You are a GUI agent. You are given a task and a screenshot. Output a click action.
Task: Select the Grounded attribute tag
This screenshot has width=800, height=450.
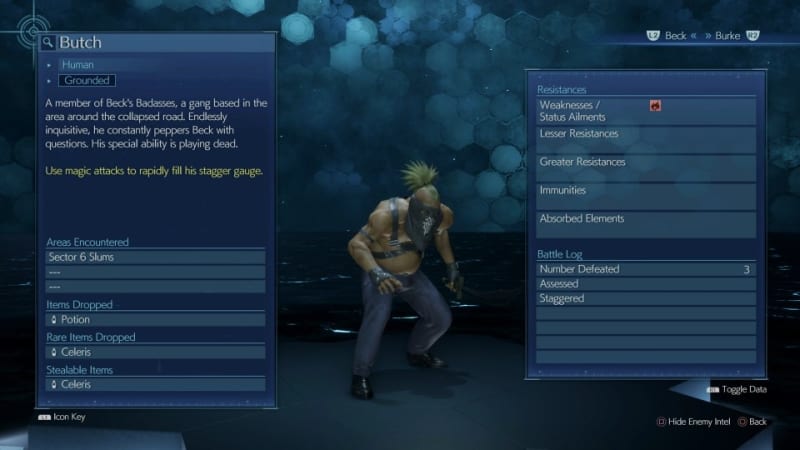coord(87,80)
